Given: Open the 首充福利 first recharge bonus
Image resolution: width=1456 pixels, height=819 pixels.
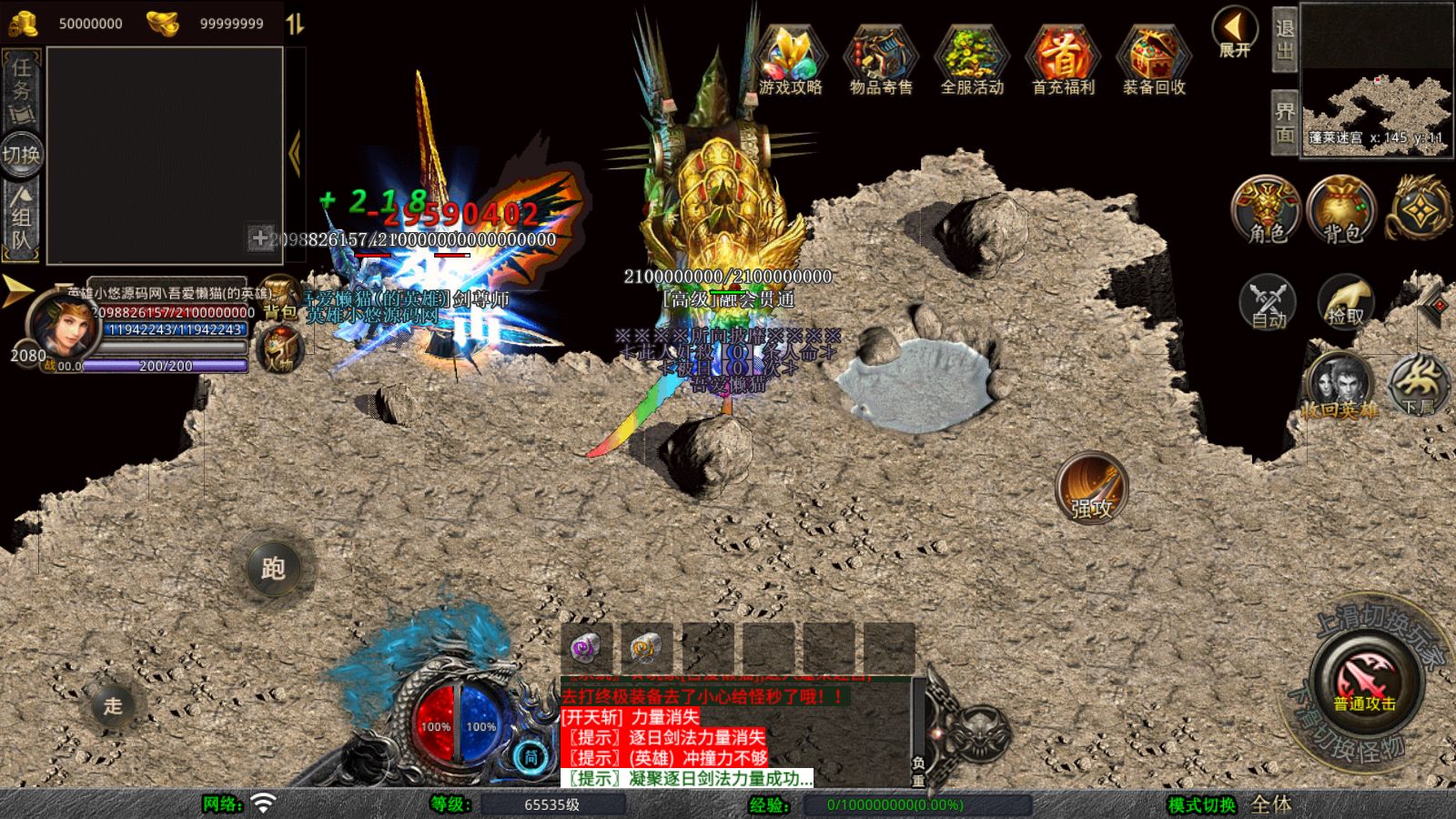Looking at the screenshot, I should (1062, 61).
